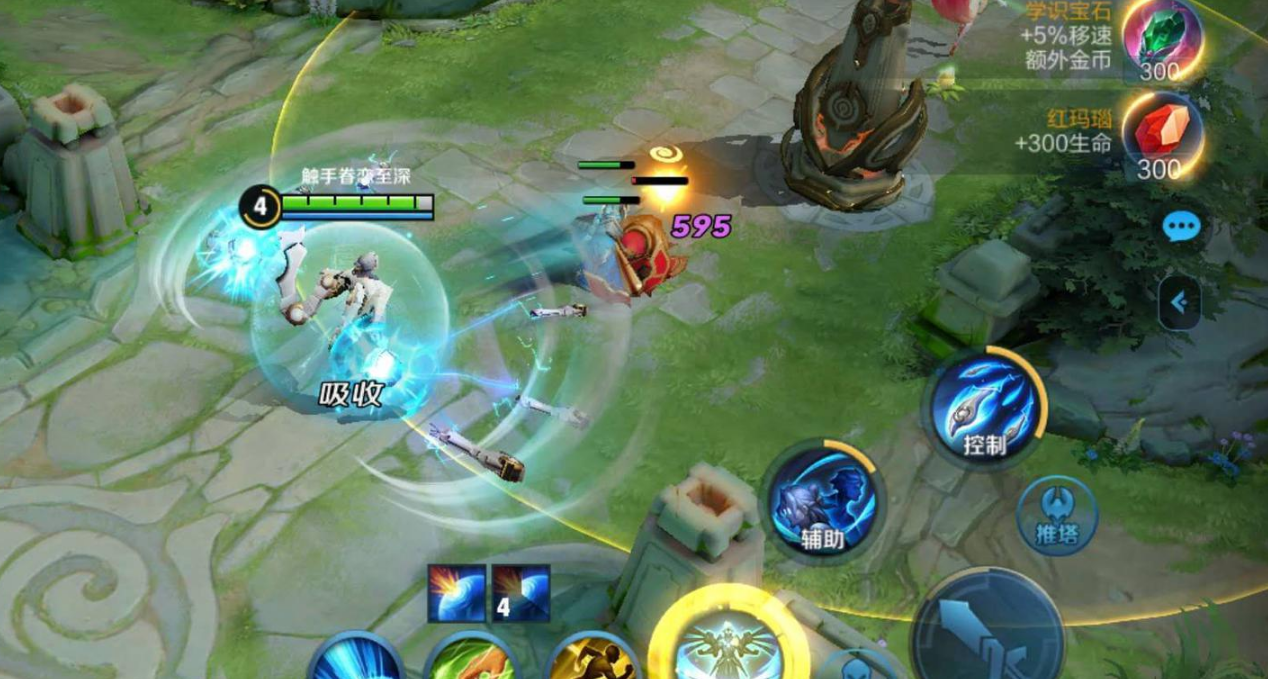Collapse the side panel with the arrow button
The height and width of the screenshot is (679, 1268).
[1180, 302]
